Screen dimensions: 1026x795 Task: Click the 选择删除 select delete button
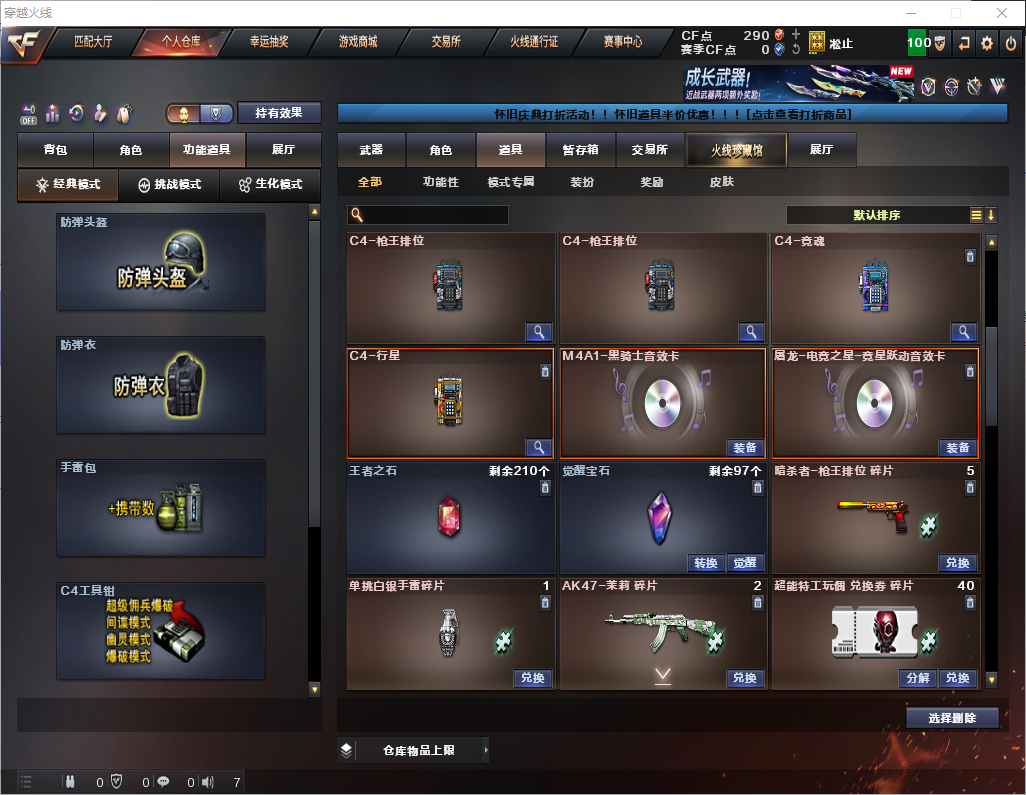tap(952, 718)
